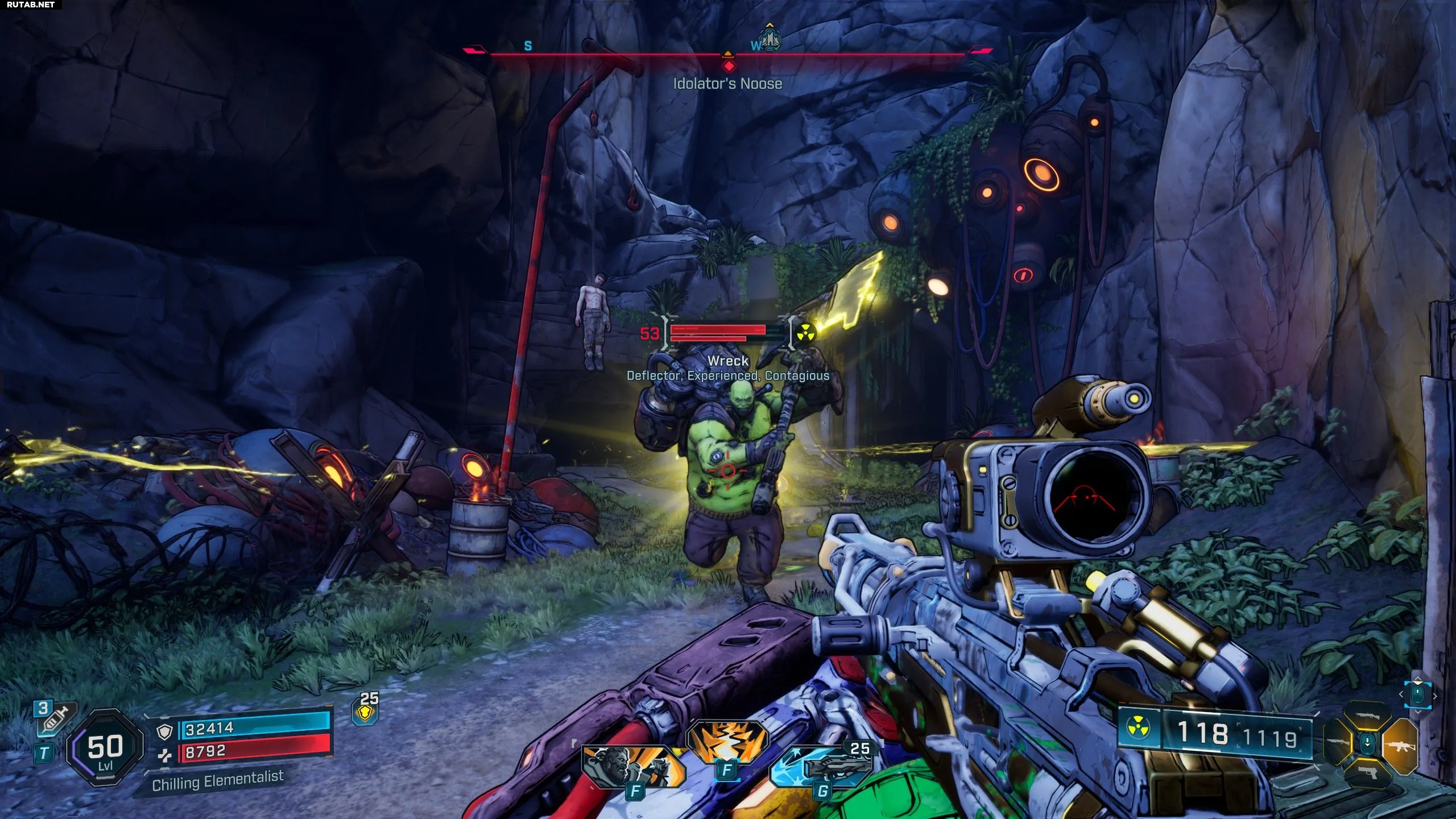Click the level 50 octagon badge

(105, 748)
